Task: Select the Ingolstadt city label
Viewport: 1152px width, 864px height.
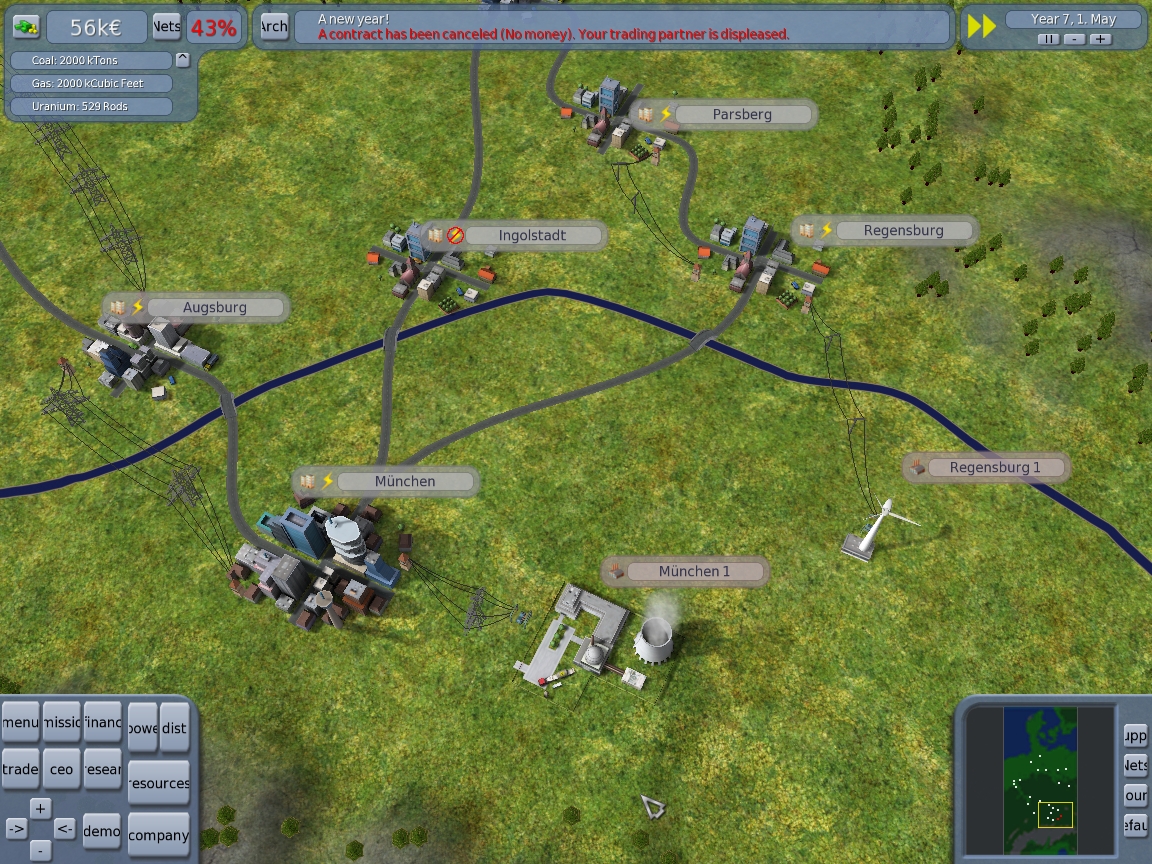Action: (x=532, y=236)
